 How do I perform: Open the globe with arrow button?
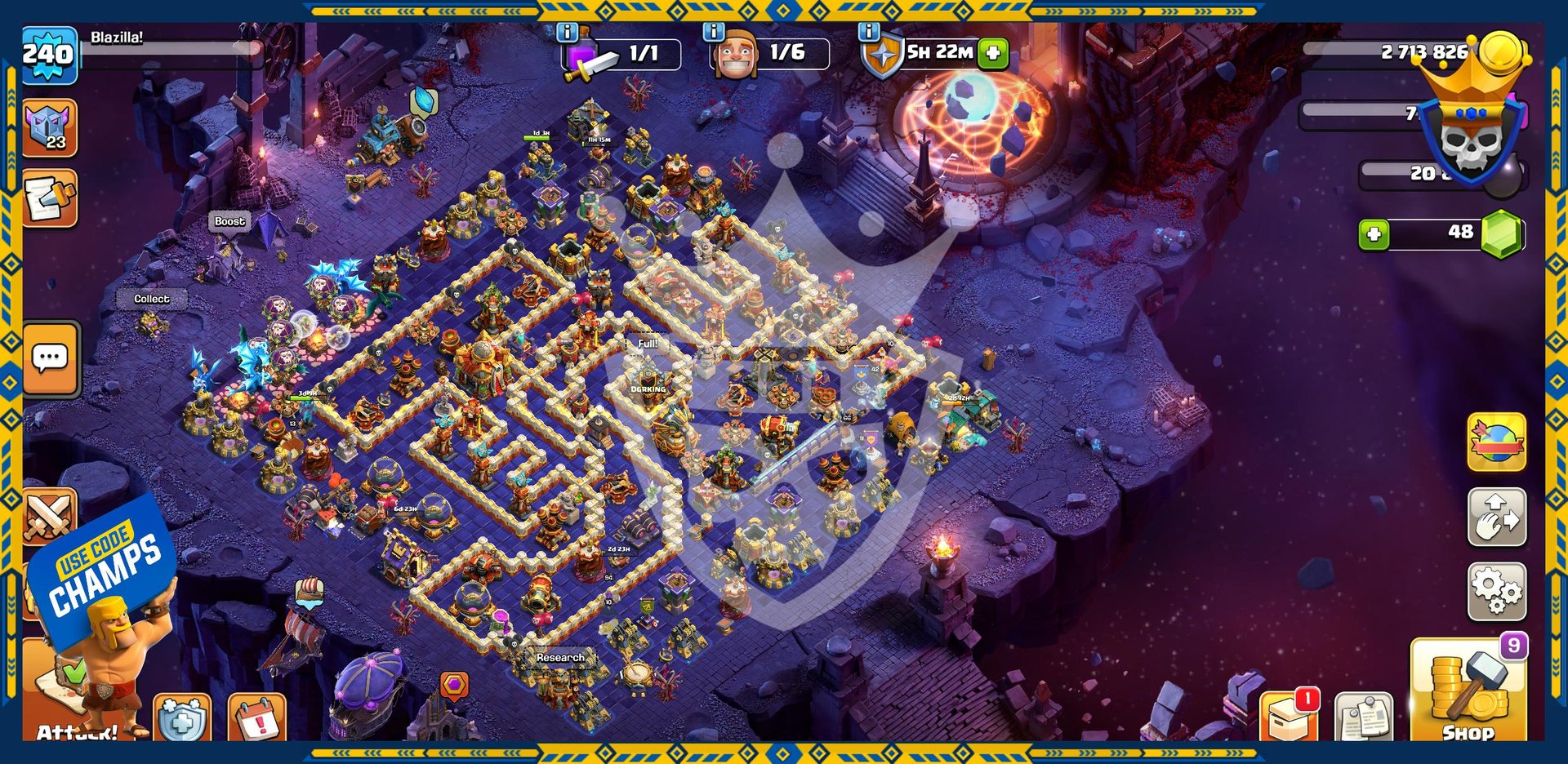[1496, 443]
